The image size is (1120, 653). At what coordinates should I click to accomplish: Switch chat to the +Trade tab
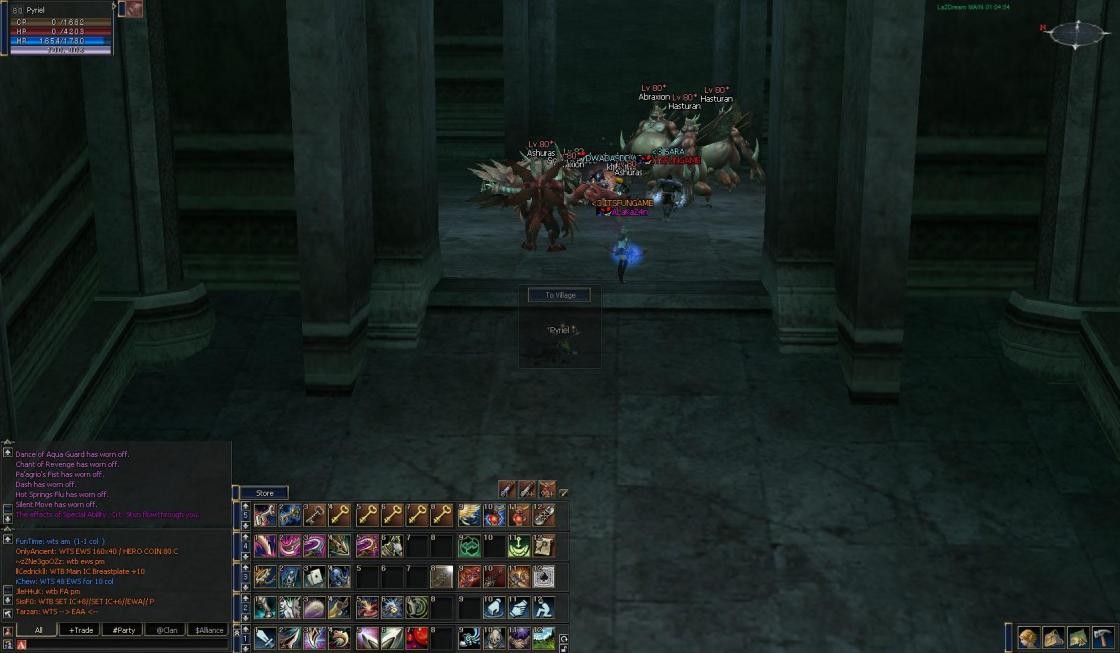[78, 630]
